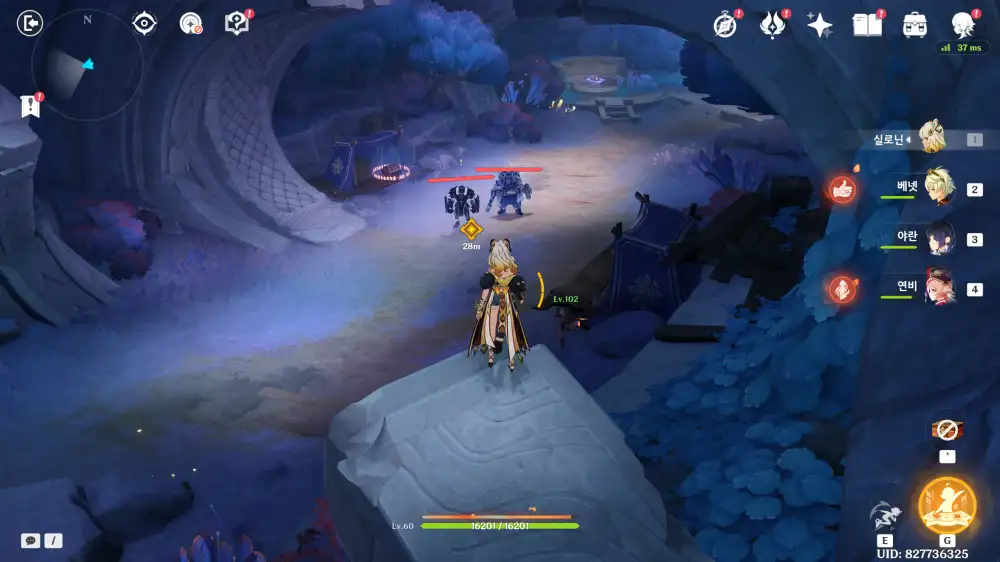
Task: Switch to party member 베넷
Action: (938, 187)
